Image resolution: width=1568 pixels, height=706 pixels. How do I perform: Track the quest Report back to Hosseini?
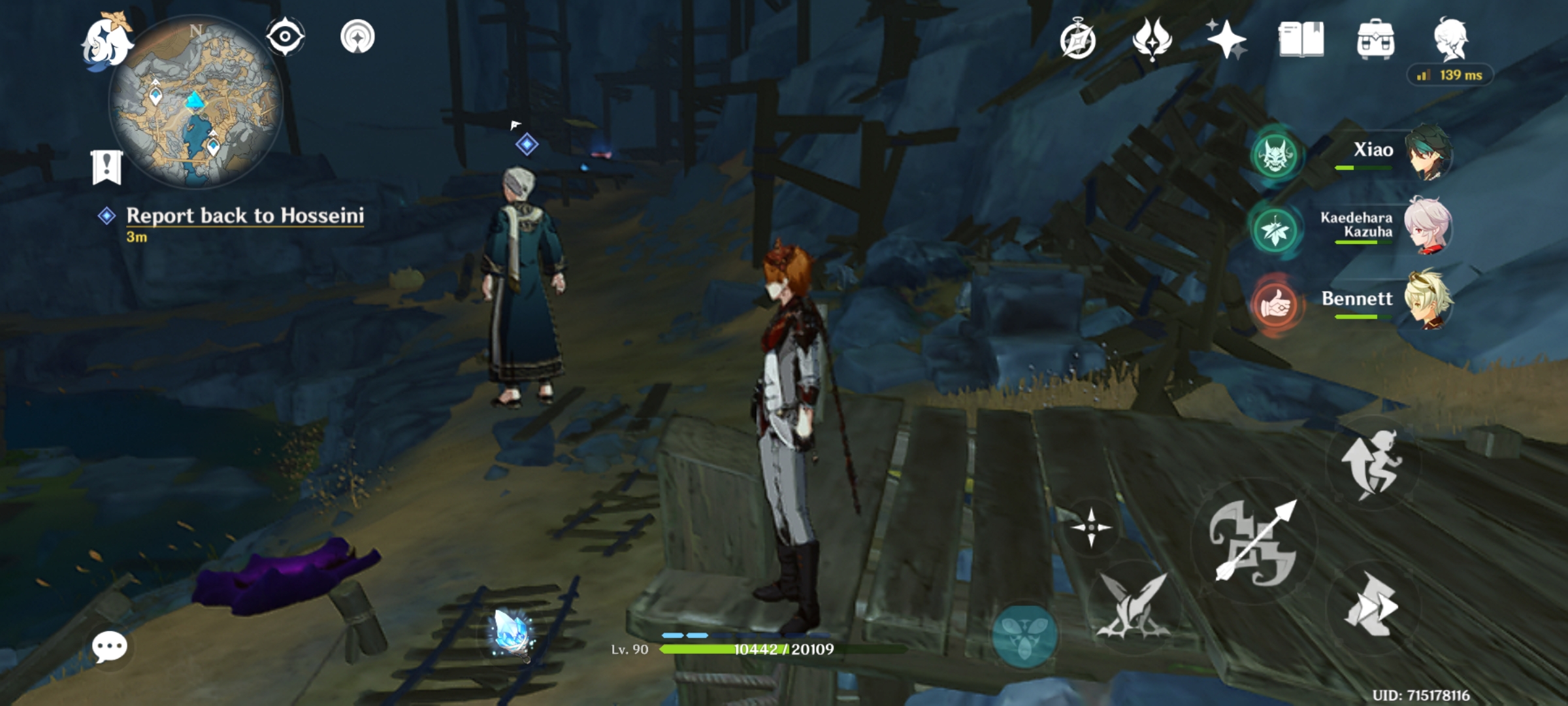(245, 217)
